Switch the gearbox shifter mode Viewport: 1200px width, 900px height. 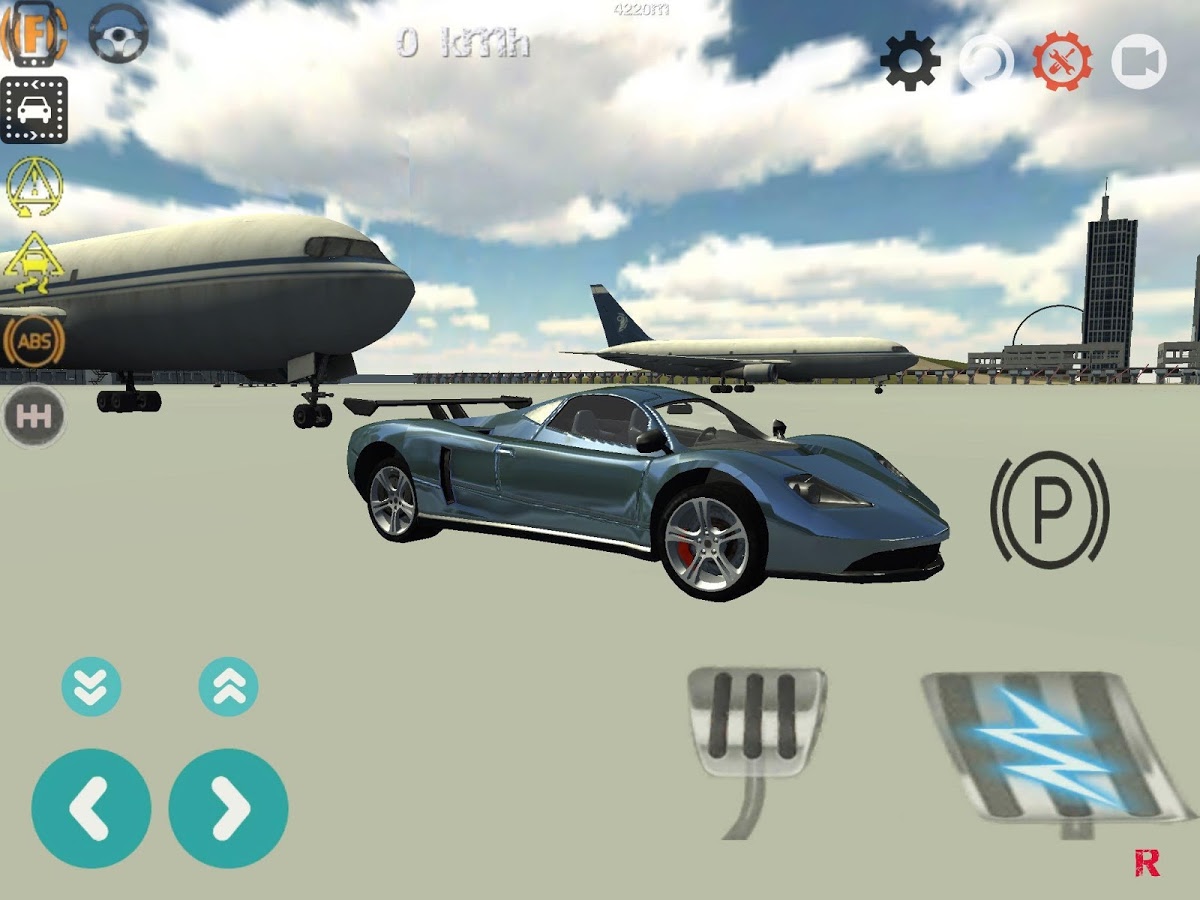coord(35,415)
